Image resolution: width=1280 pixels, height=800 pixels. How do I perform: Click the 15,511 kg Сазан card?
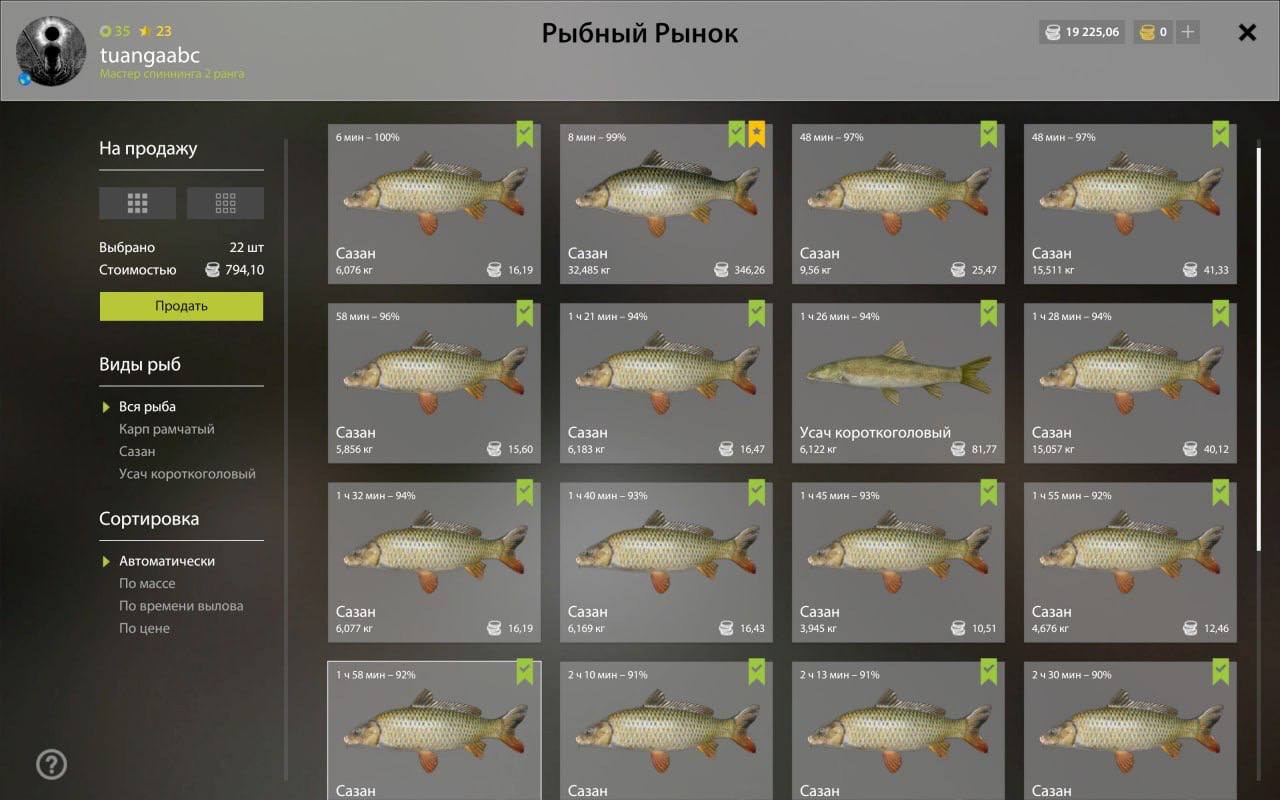1130,204
